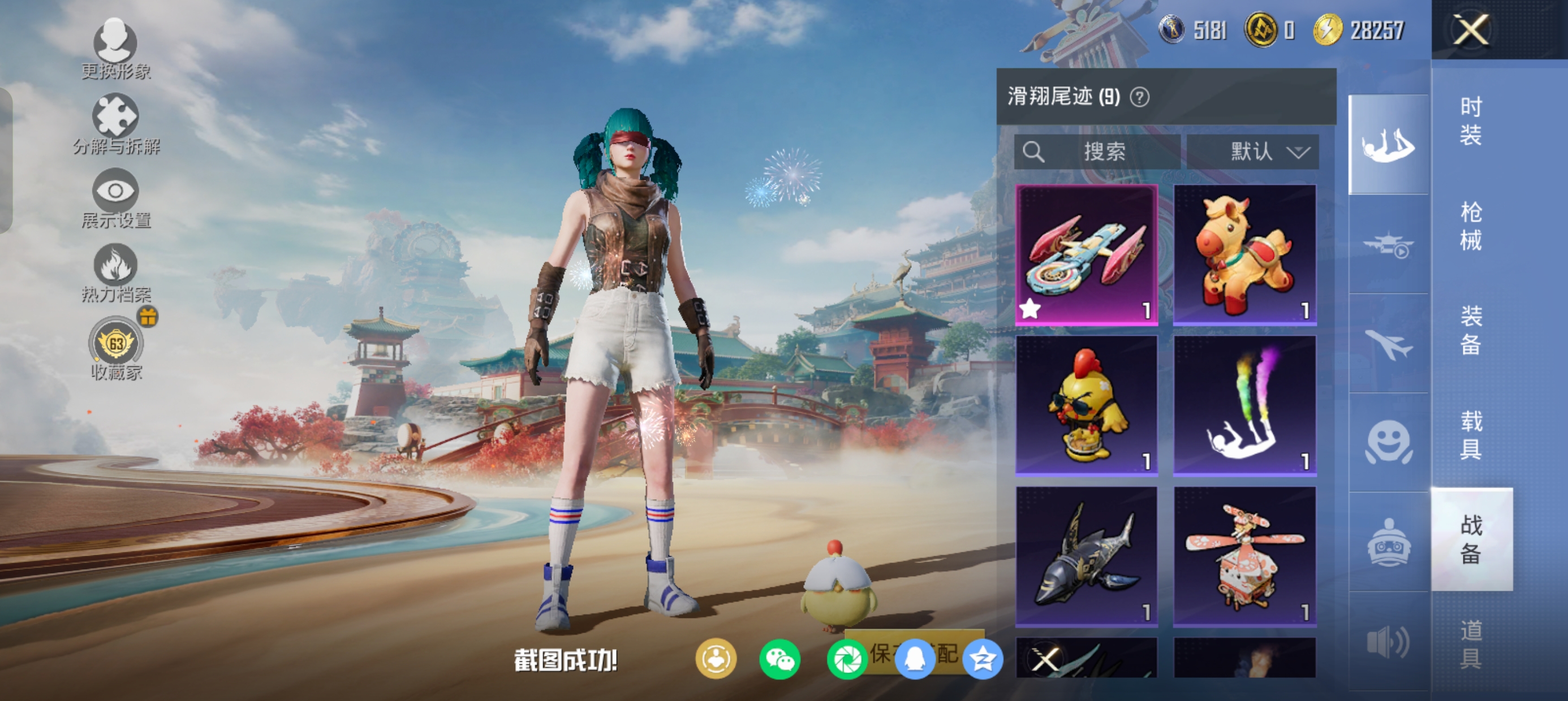Switch to the 枪械 tab

coord(1471,226)
